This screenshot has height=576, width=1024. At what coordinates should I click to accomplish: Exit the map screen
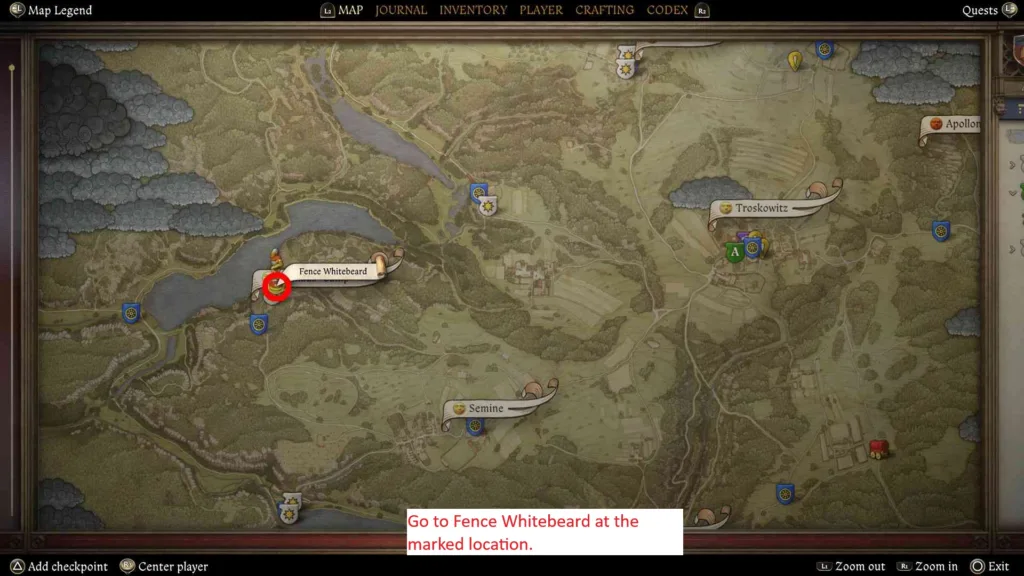(997, 566)
